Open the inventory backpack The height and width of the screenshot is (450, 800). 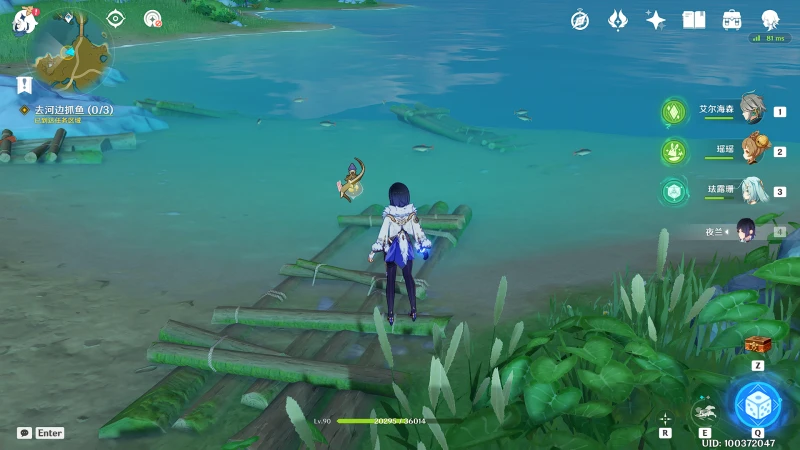(x=732, y=20)
